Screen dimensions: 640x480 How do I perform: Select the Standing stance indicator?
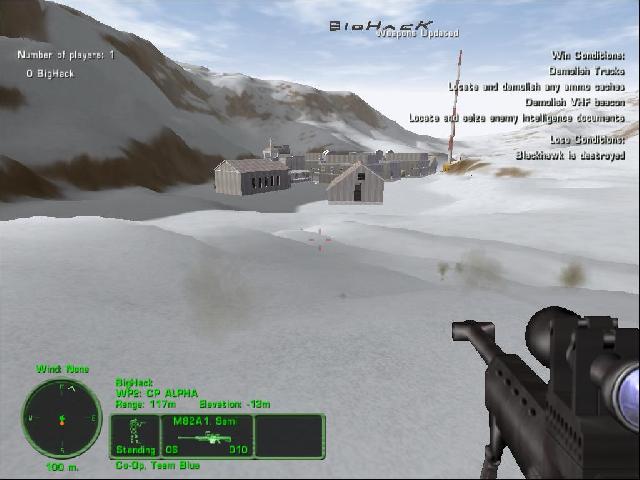[134, 436]
